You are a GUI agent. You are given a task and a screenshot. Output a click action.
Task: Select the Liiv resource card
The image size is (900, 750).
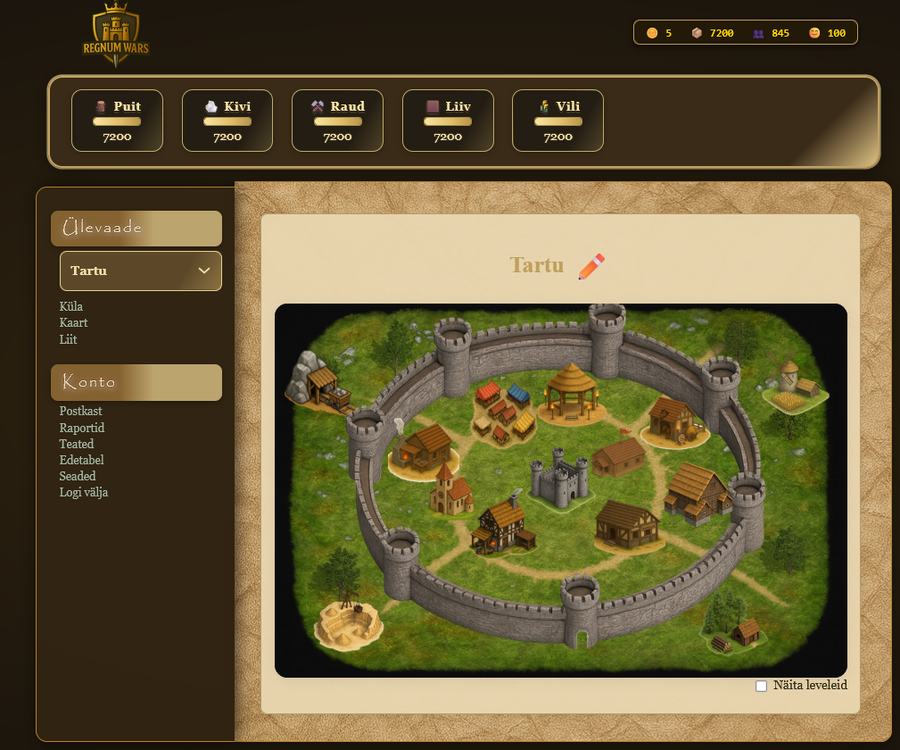(x=448, y=120)
